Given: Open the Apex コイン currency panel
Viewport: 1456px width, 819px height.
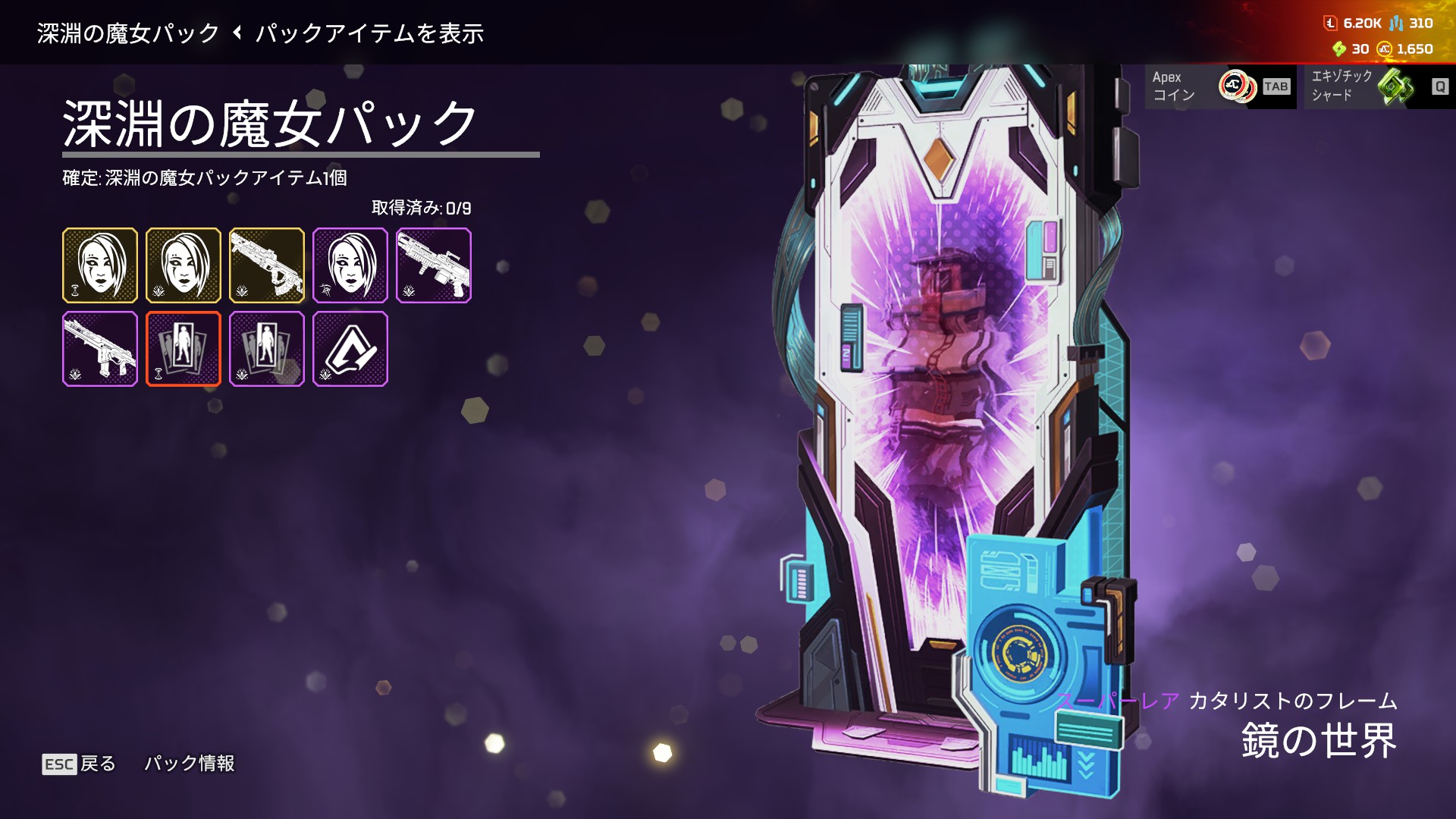Looking at the screenshot, I should pyautogui.click(x=1219, y=86).
